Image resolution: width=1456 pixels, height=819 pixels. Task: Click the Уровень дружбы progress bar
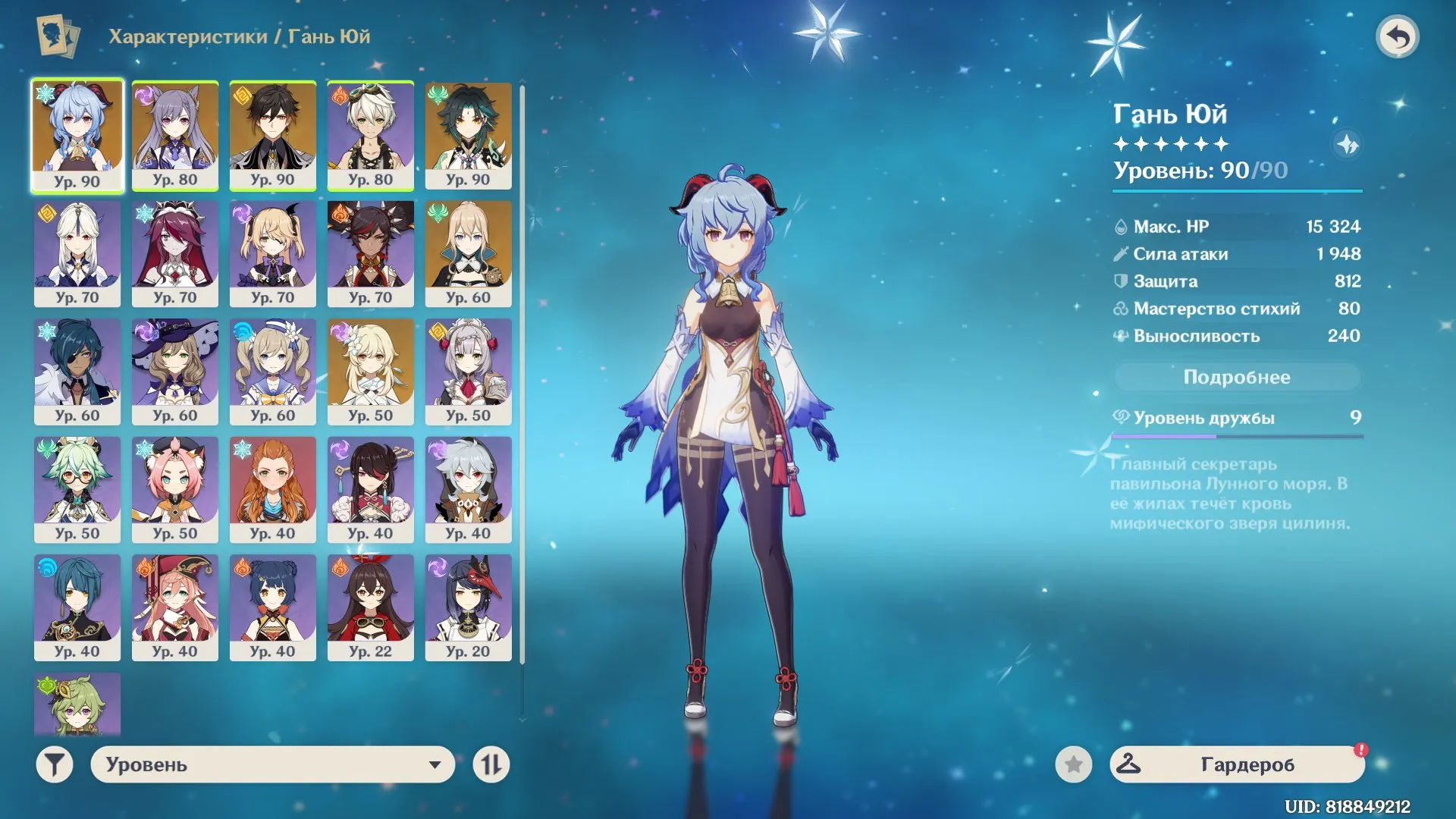[1236, 435]
